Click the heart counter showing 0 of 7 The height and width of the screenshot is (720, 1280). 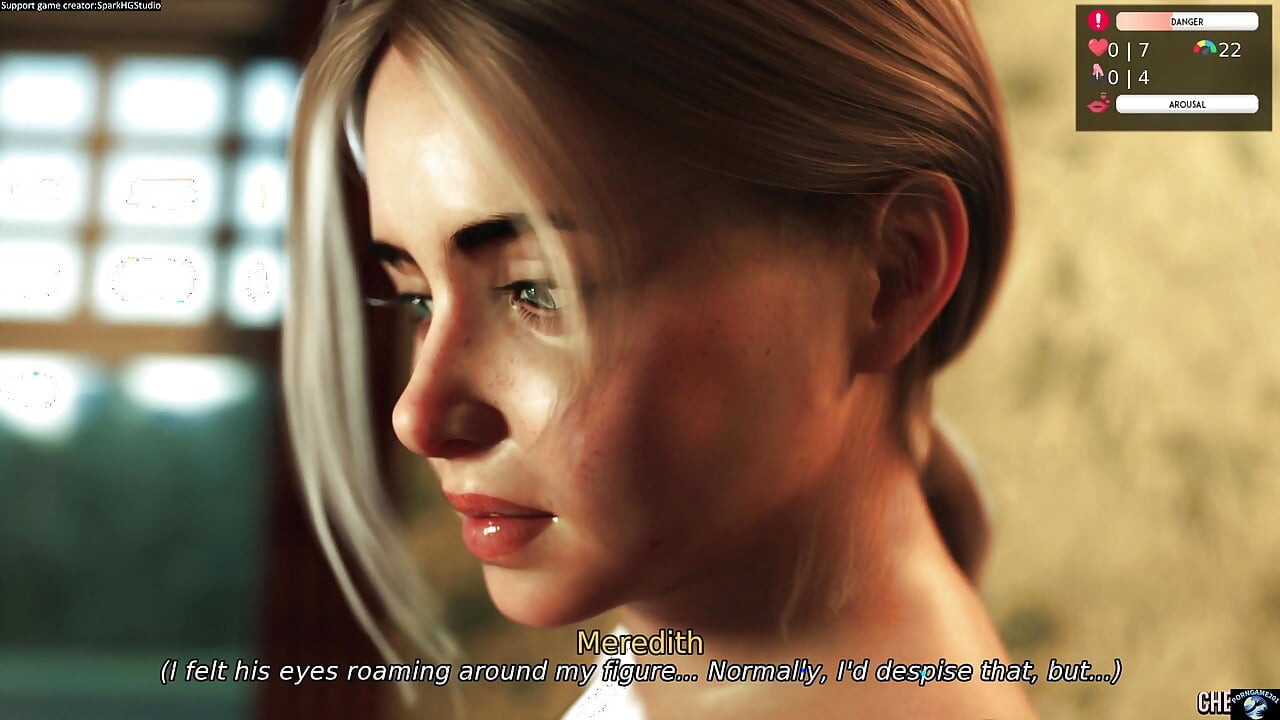coord(1129,48)
